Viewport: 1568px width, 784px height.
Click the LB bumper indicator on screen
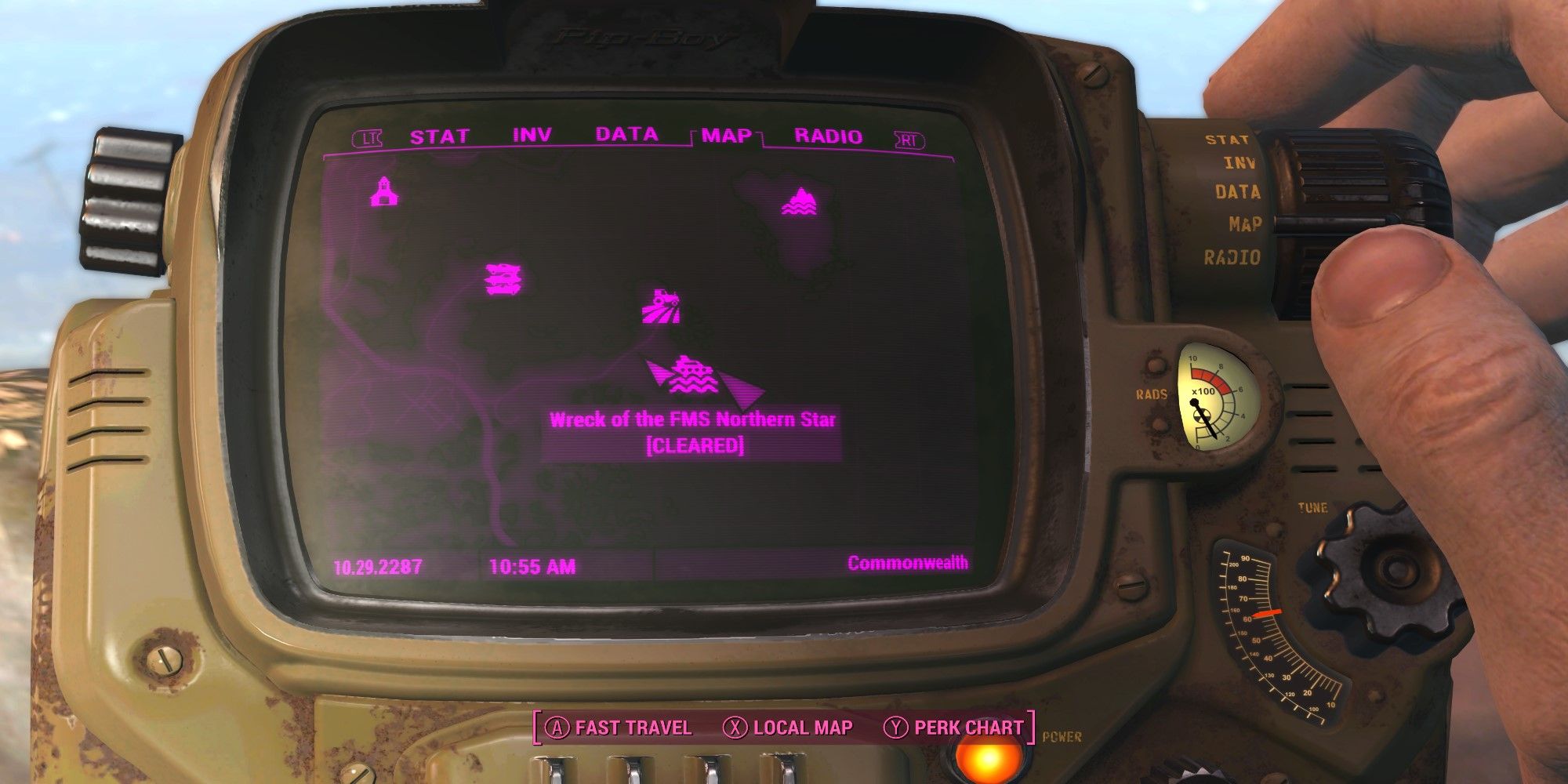(368, 136)
